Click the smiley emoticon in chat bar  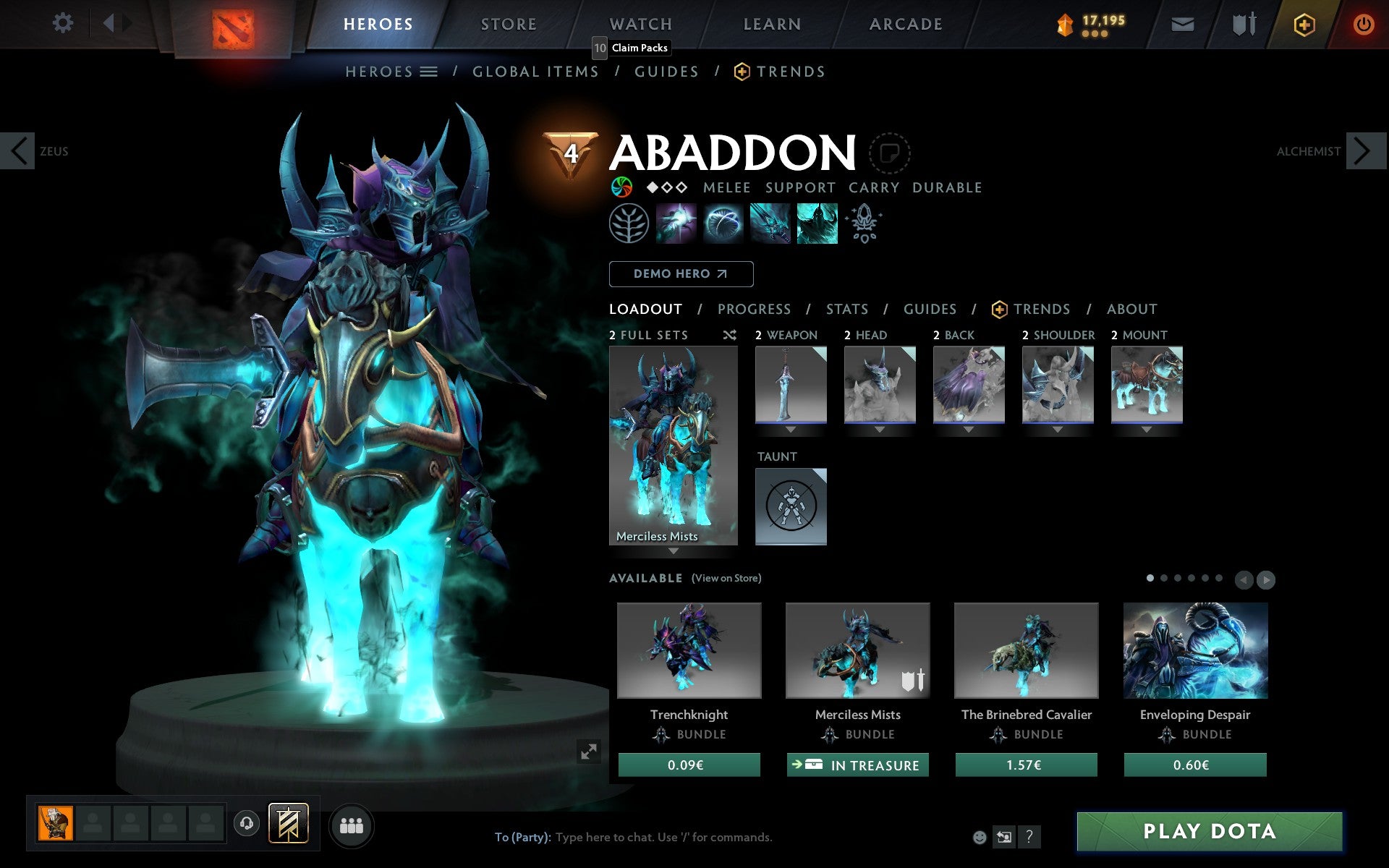(981, 838)
